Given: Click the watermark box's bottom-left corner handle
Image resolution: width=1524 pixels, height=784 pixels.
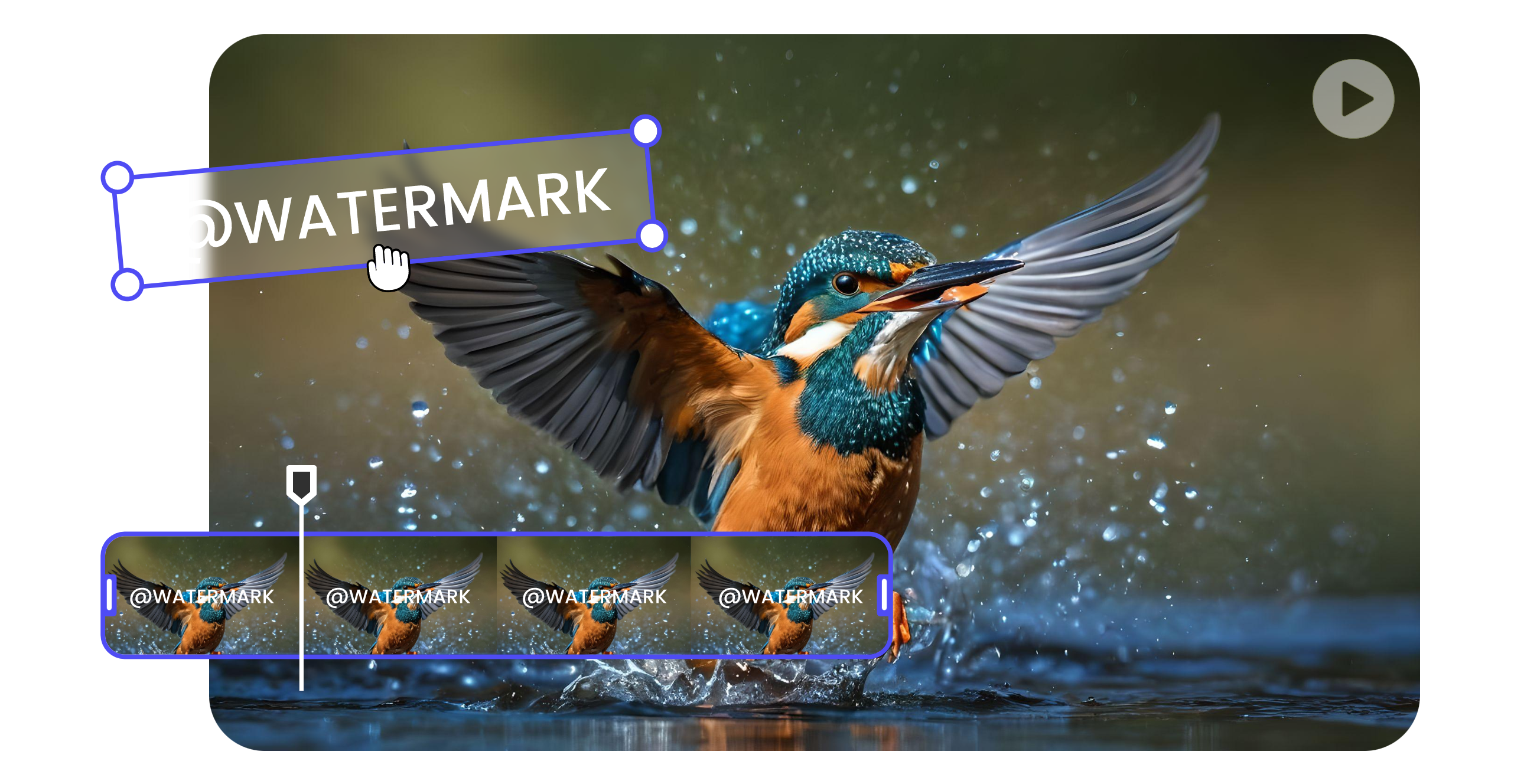Looking at the screenshot, I should (127, 285).
